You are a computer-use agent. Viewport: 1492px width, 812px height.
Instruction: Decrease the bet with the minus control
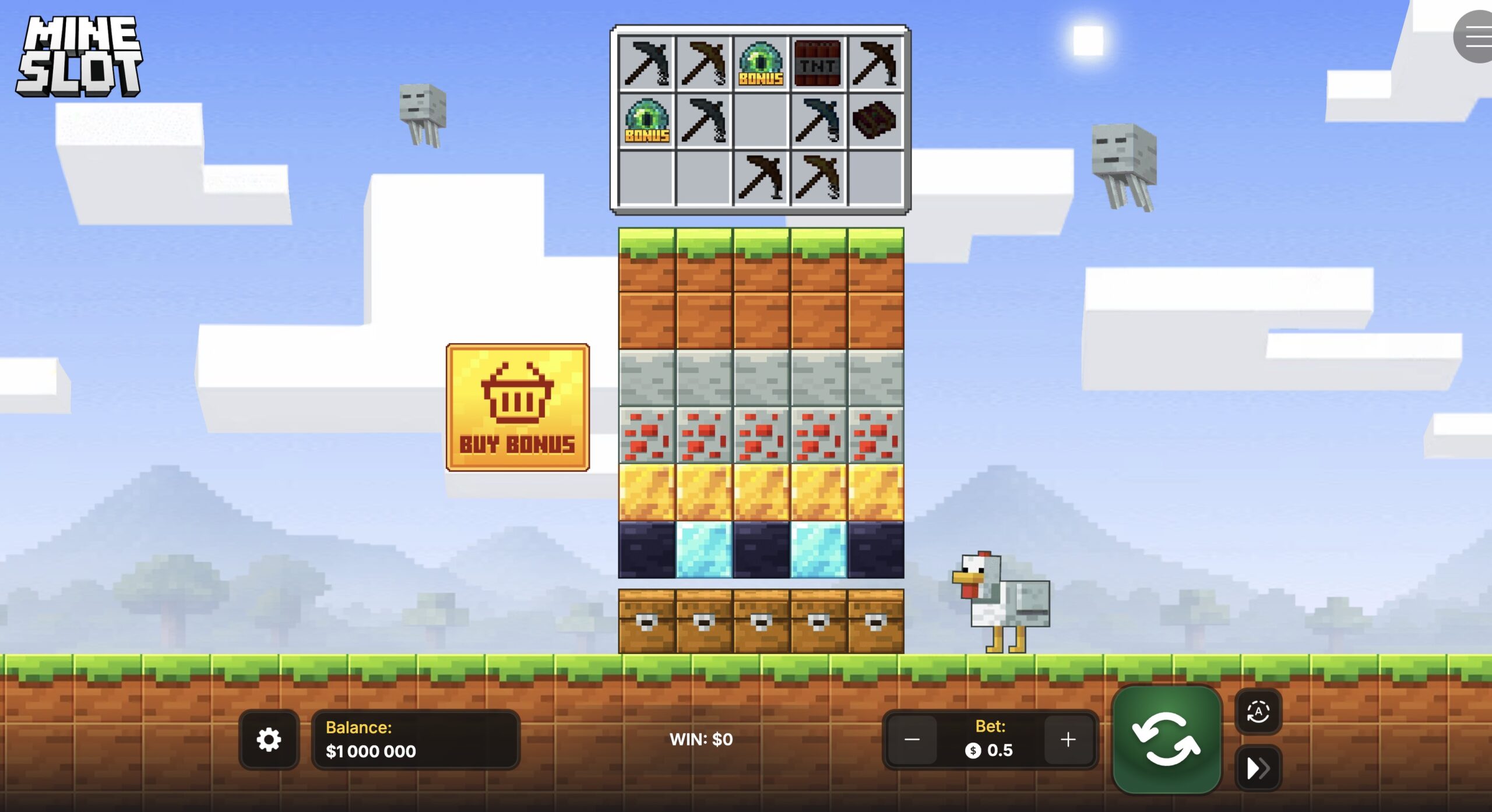tap(912, 740)
